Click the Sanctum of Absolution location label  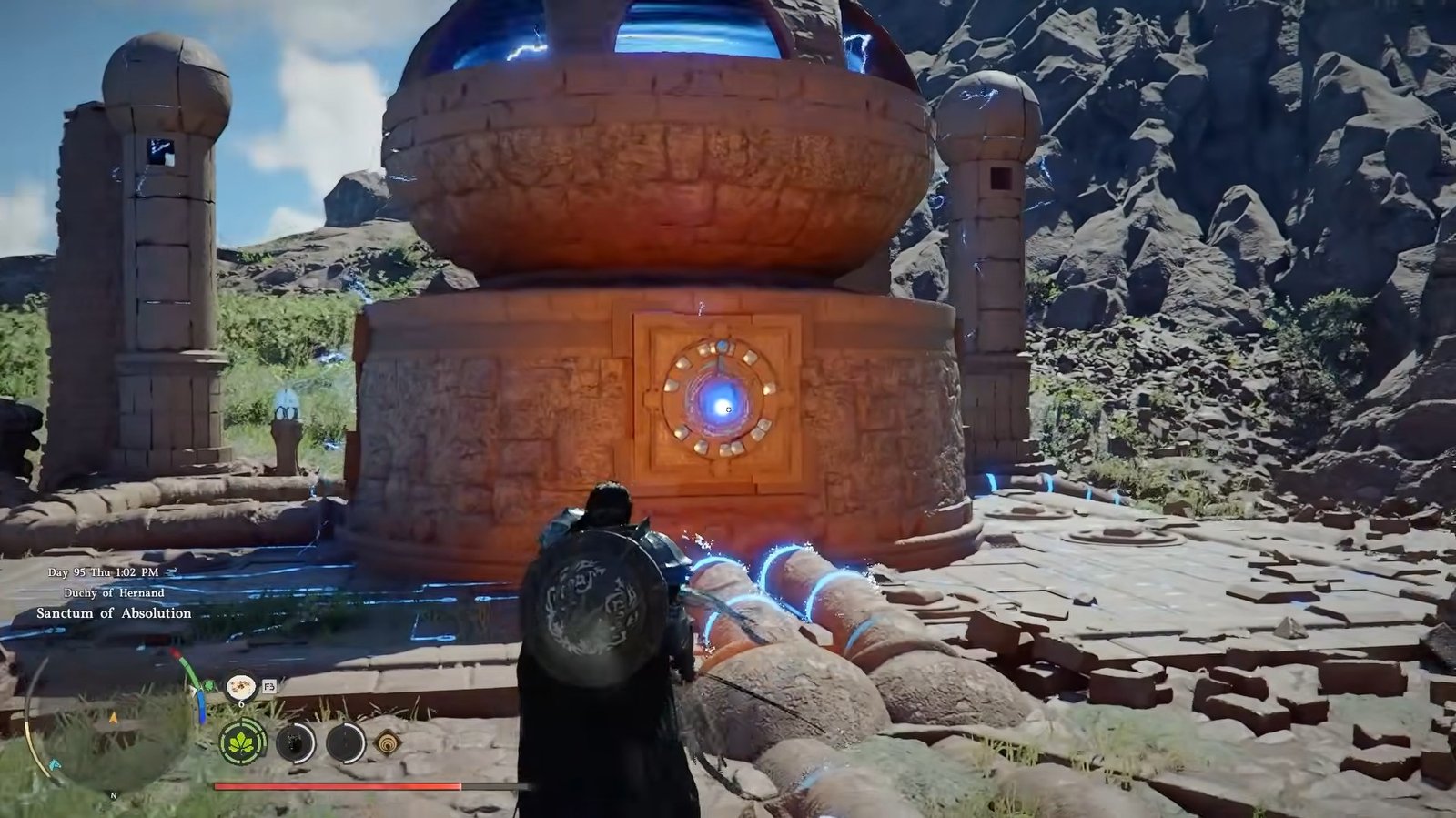114,613
